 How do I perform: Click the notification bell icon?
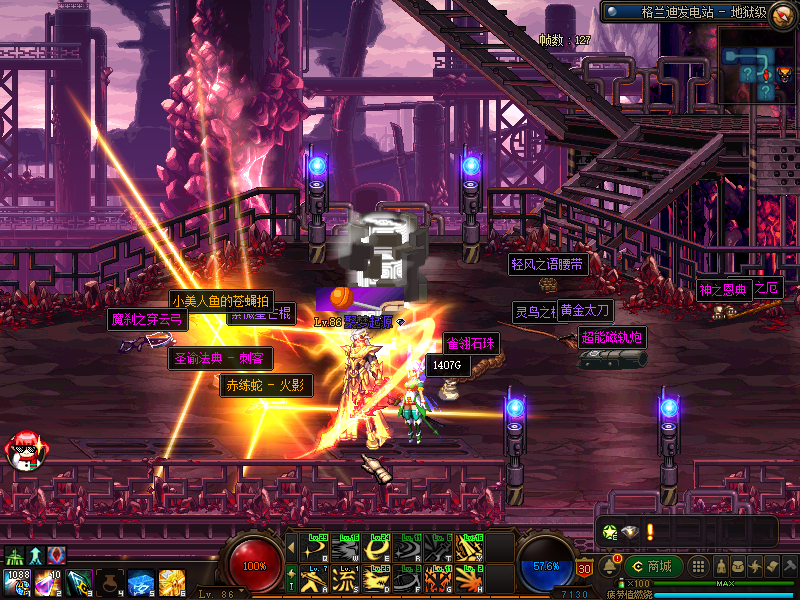tap(607, 568)
